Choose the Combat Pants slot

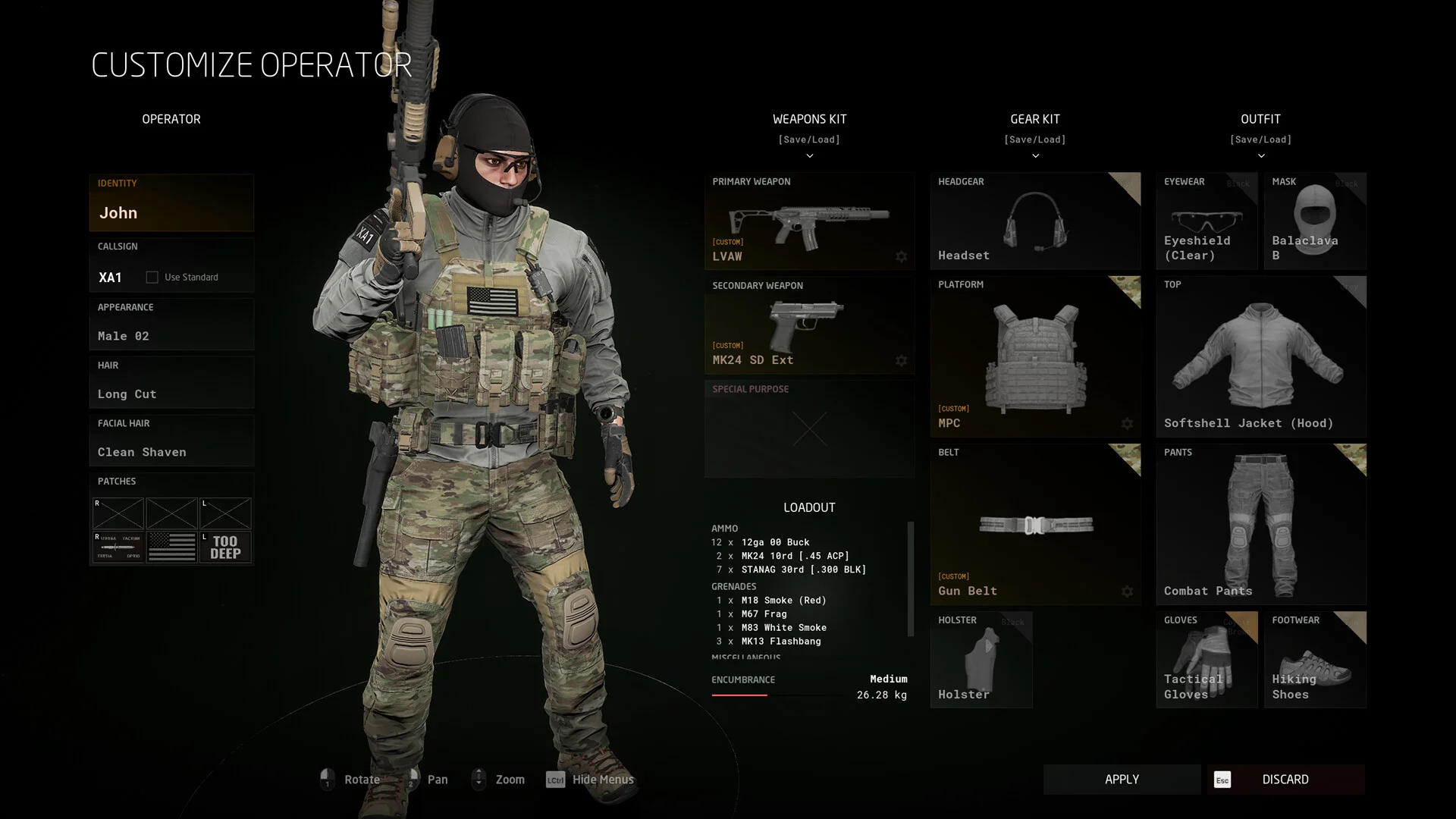(x=1261, y=524)
